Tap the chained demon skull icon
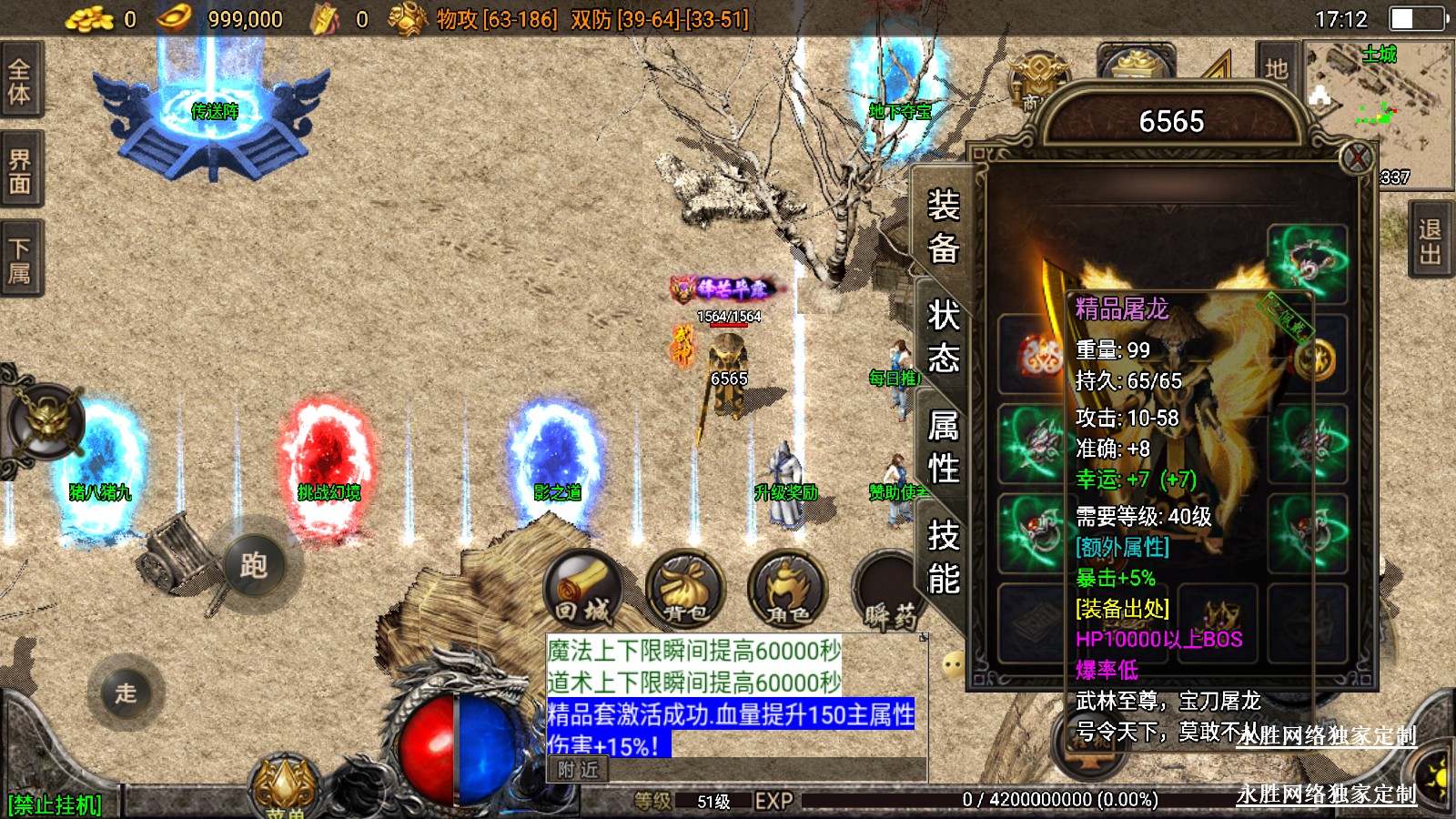The width and height of the screenshot is (1456, 819). 47,422
